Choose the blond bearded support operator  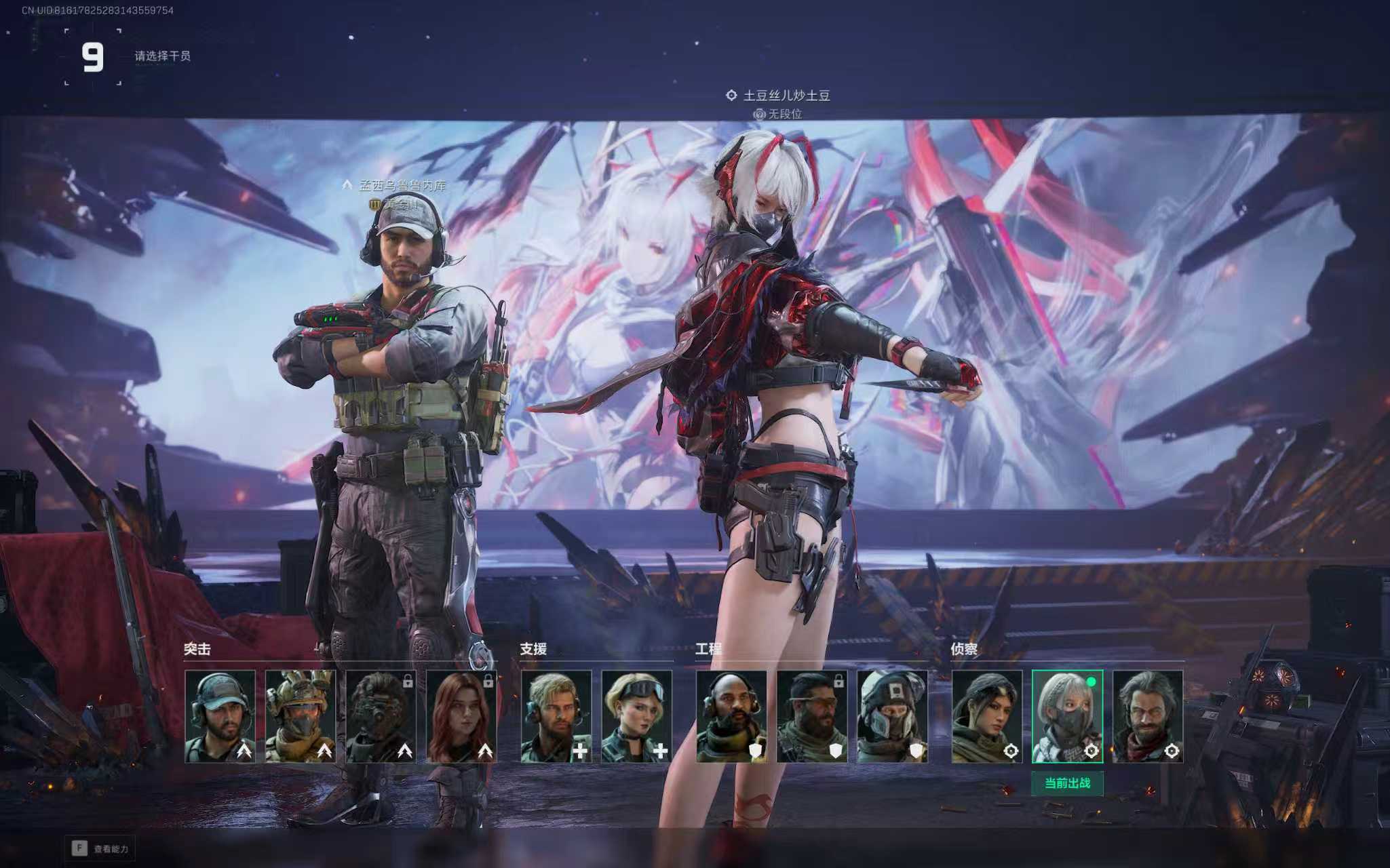coord(556,716)
